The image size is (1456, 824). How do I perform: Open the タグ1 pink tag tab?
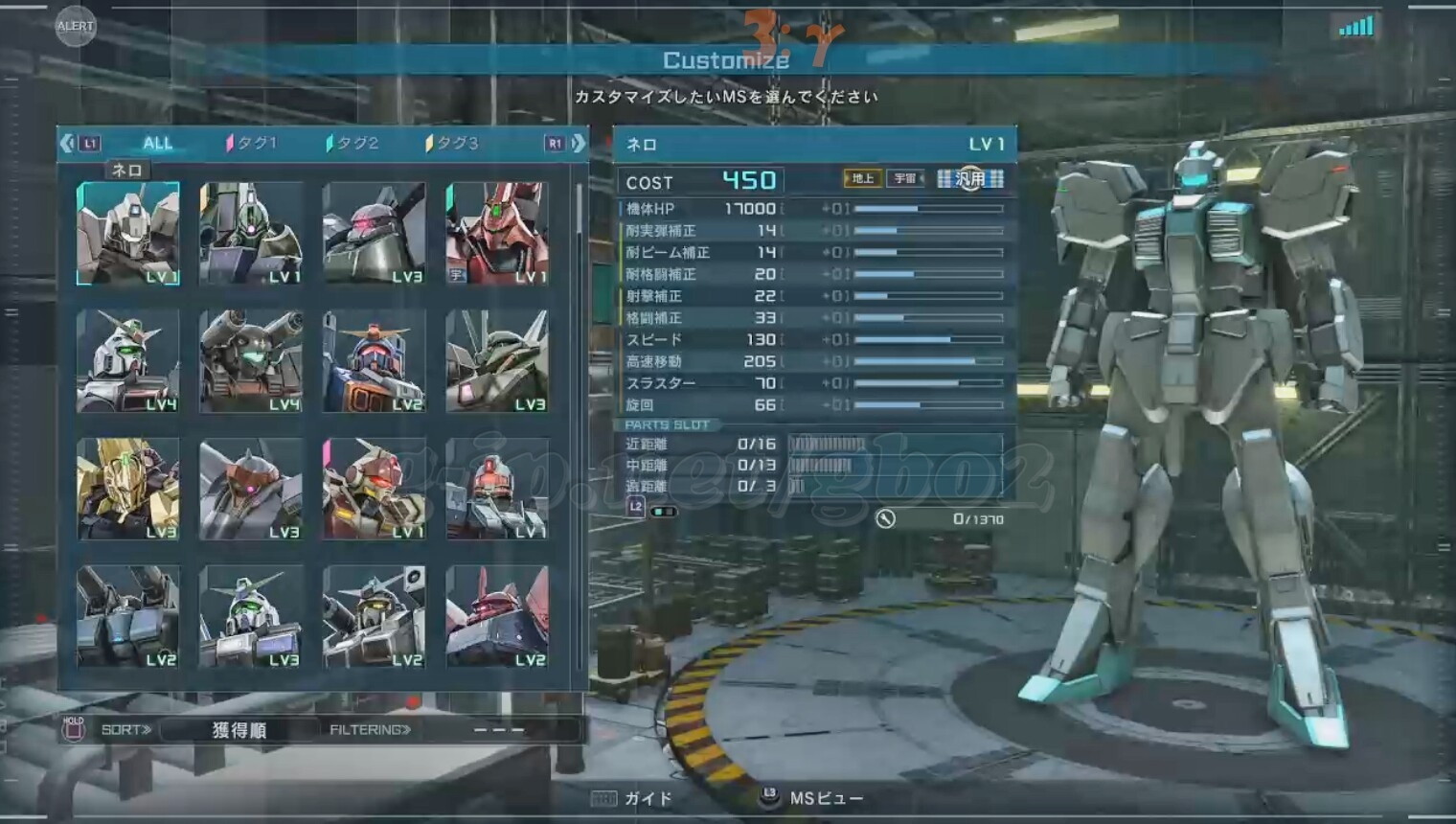click(x=252, y=144)
